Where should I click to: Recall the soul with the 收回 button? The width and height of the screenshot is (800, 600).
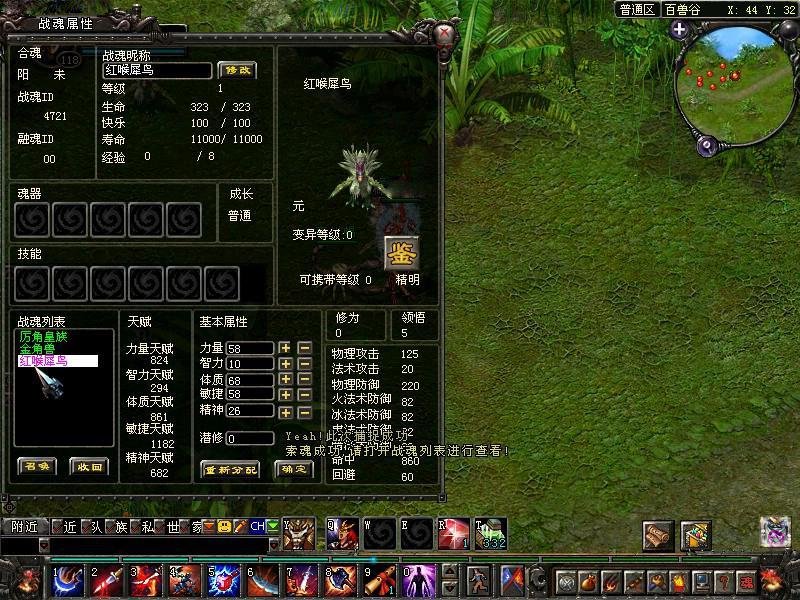pos(88,466)
